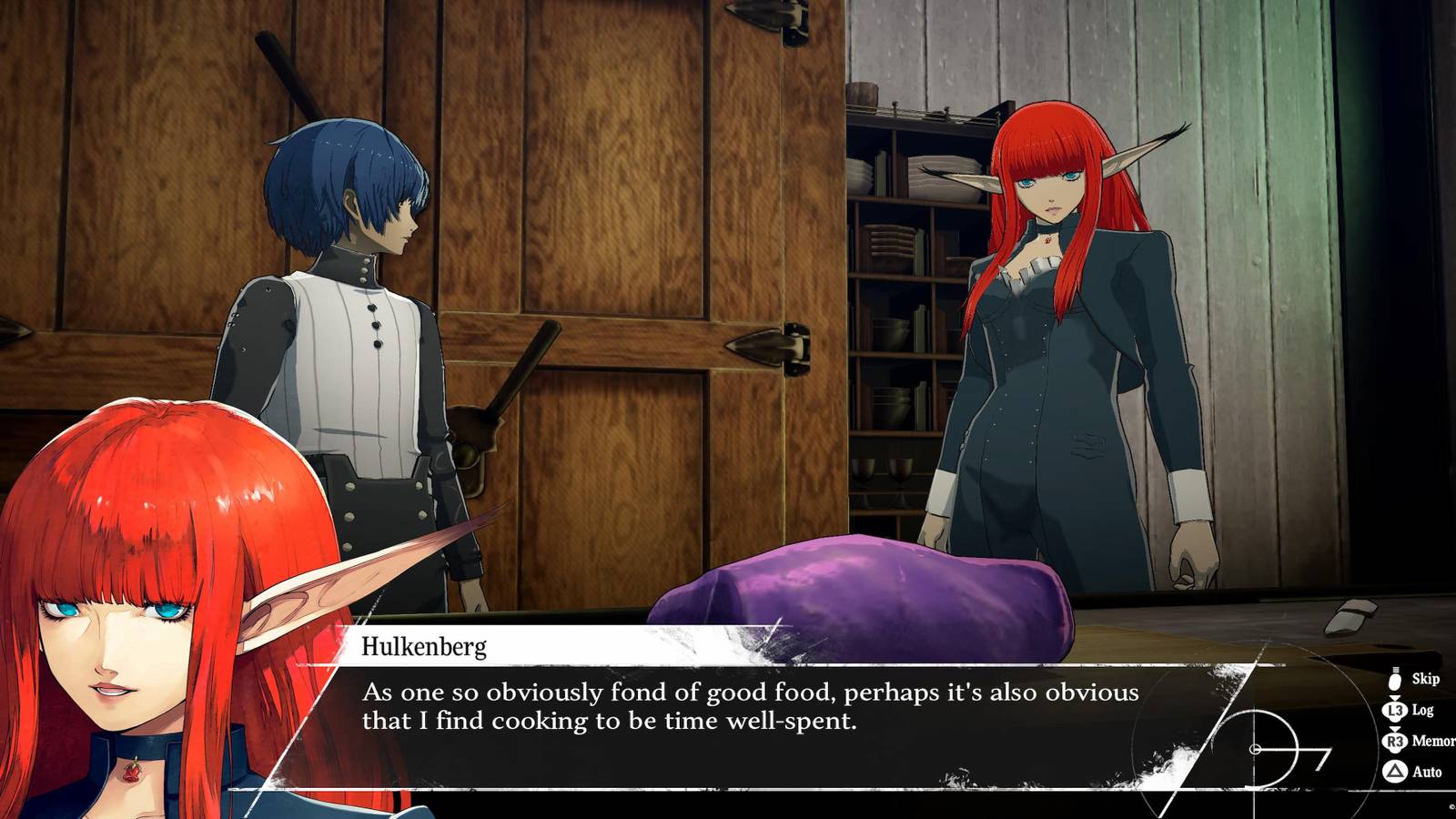Click the R3 Memory icon
The image size is (1456, 819).
[x=1394, y=741]
